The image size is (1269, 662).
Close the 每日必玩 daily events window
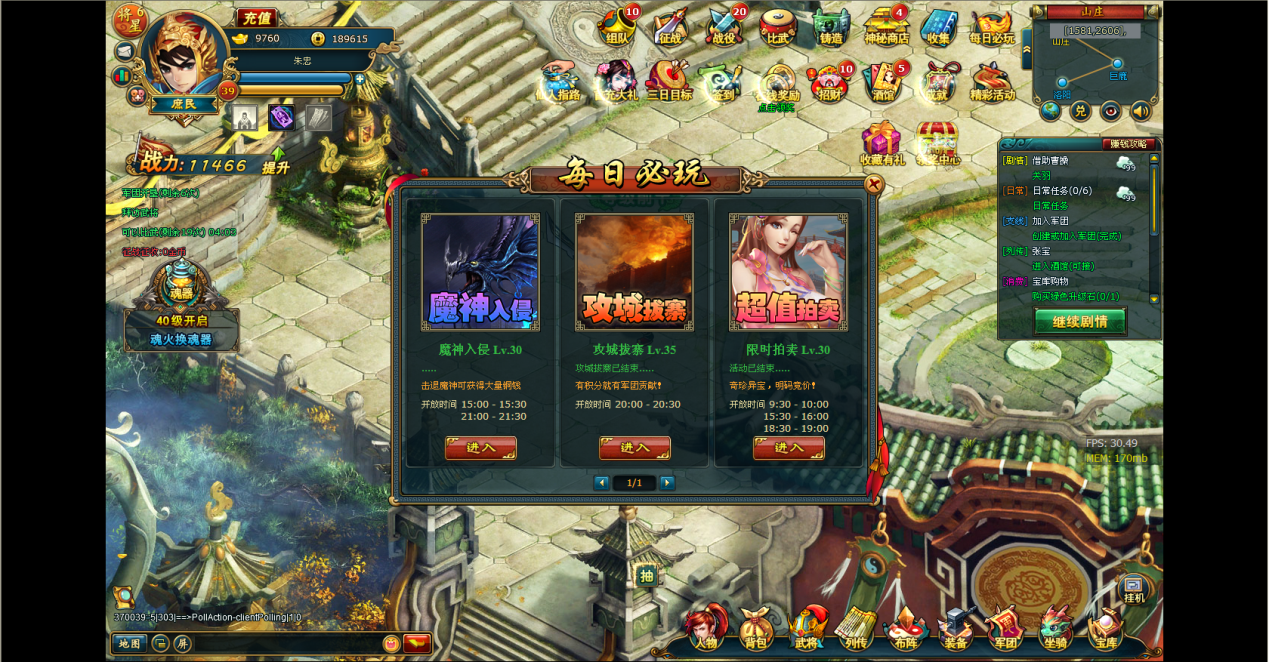coord(873,184)
